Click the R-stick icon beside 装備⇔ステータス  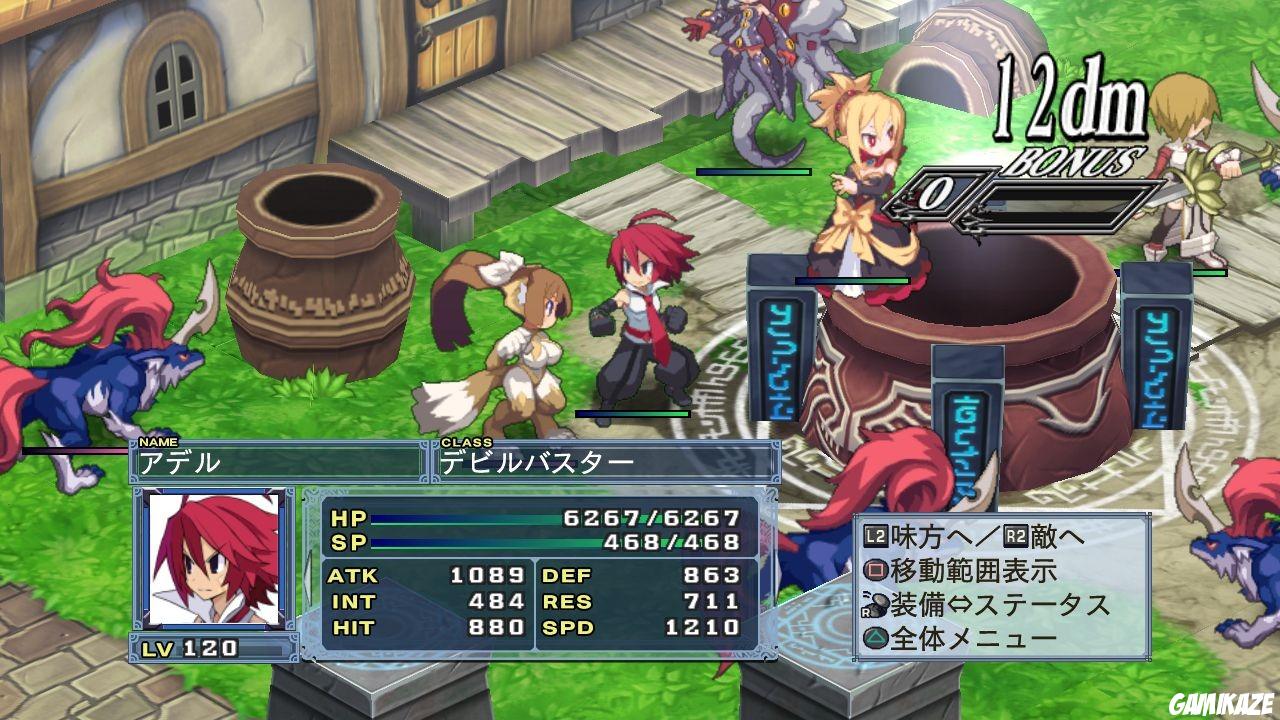click(x=874, y=604)
